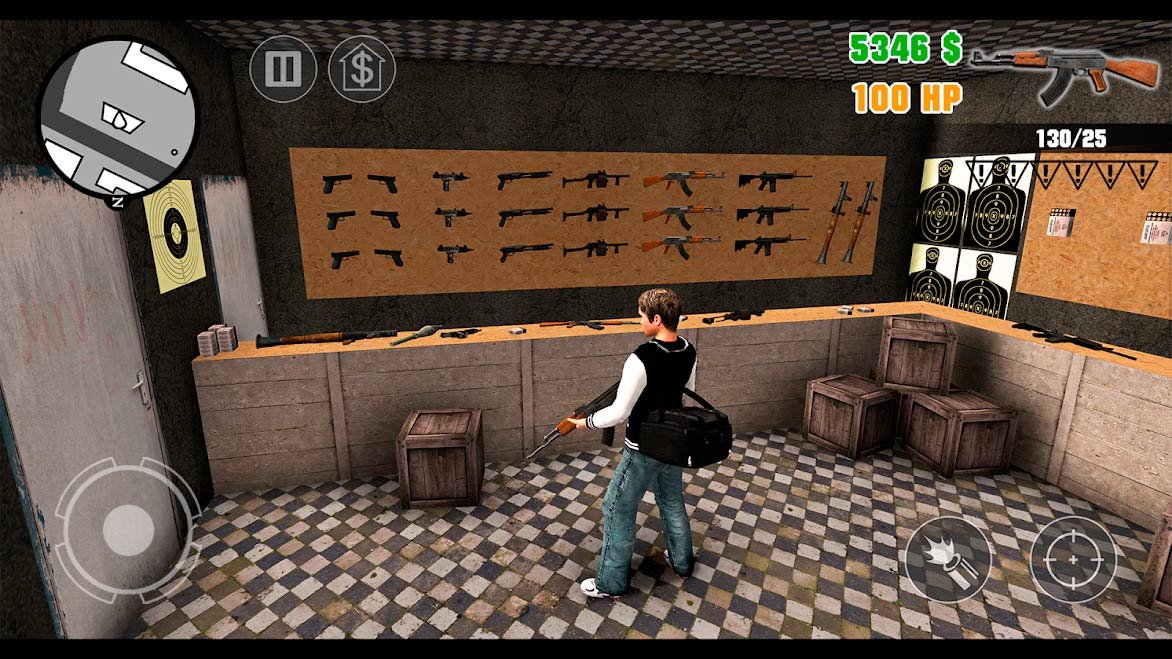Pause the game
The image size is (1172, 659).
click(x=283, y=69)
